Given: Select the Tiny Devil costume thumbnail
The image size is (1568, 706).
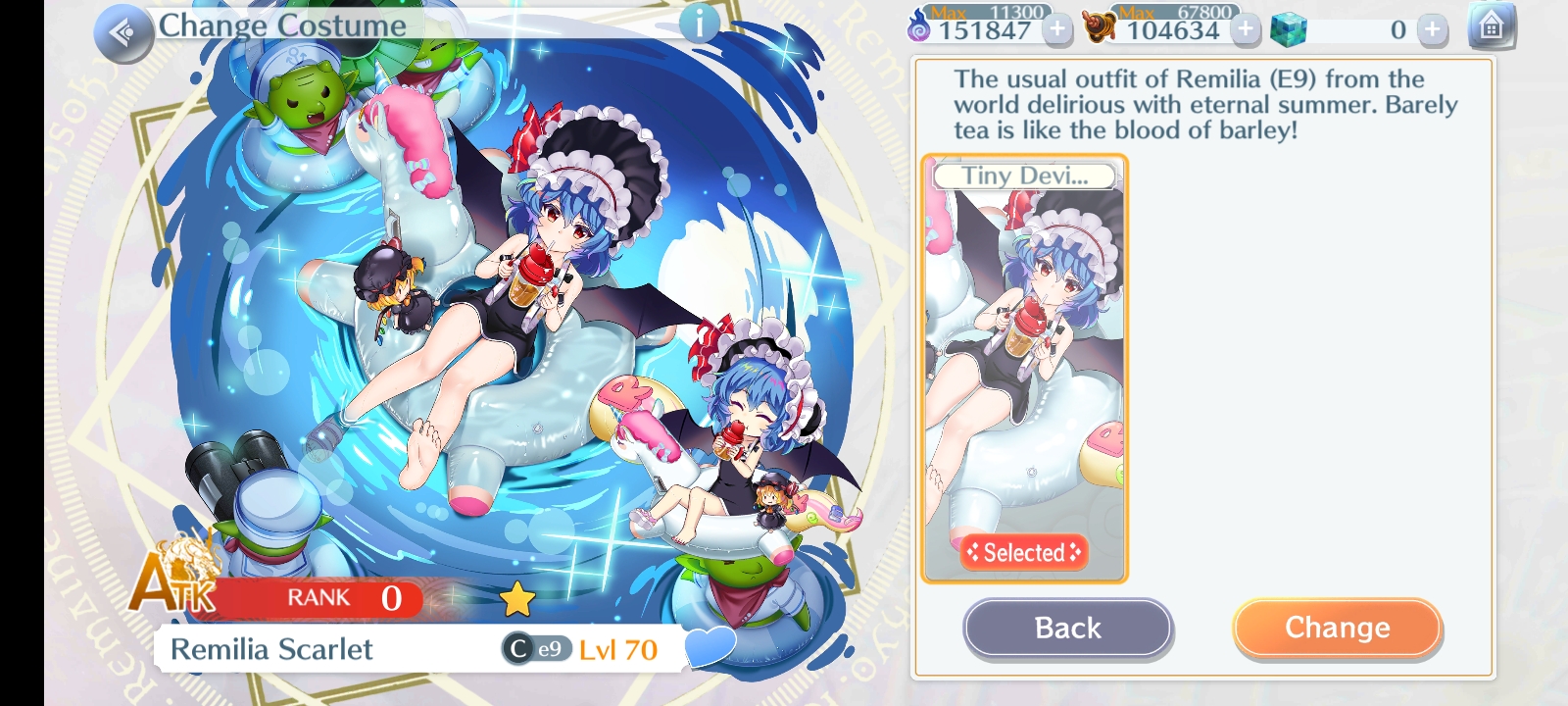Looking at the screenshot, I should tap(1024, 369).
